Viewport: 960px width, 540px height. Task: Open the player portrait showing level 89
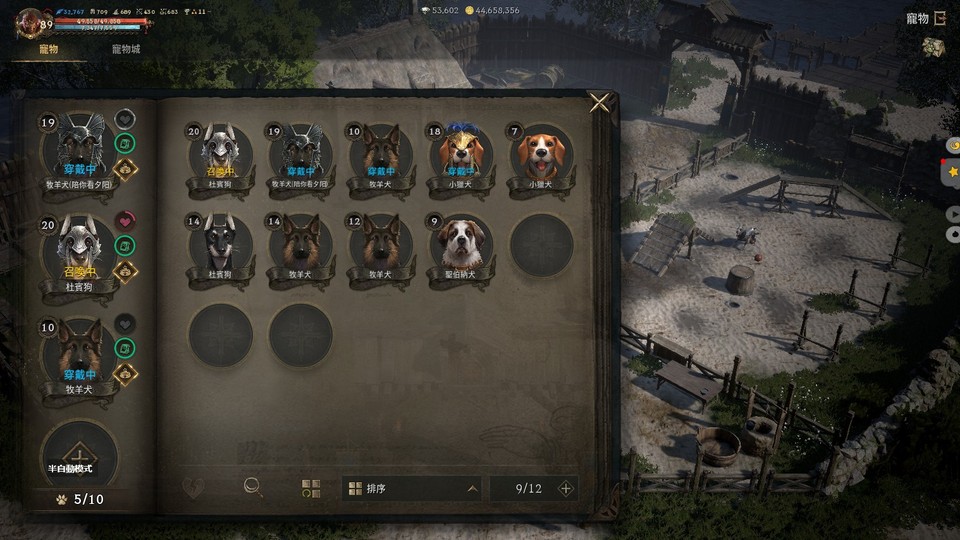pos(34,22)
